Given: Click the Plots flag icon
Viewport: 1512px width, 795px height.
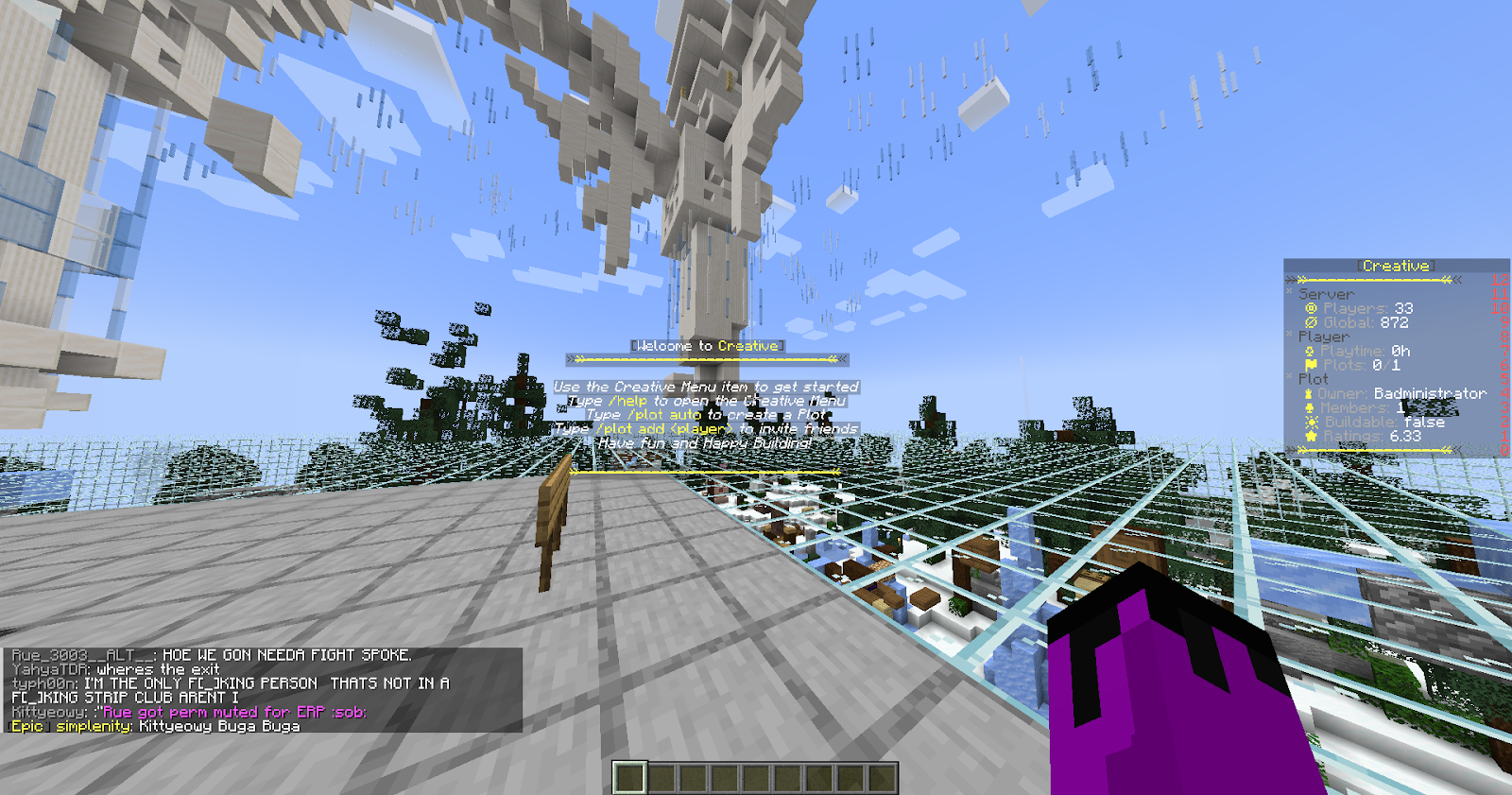Looking at the screenshot, I should [1311, 363].
